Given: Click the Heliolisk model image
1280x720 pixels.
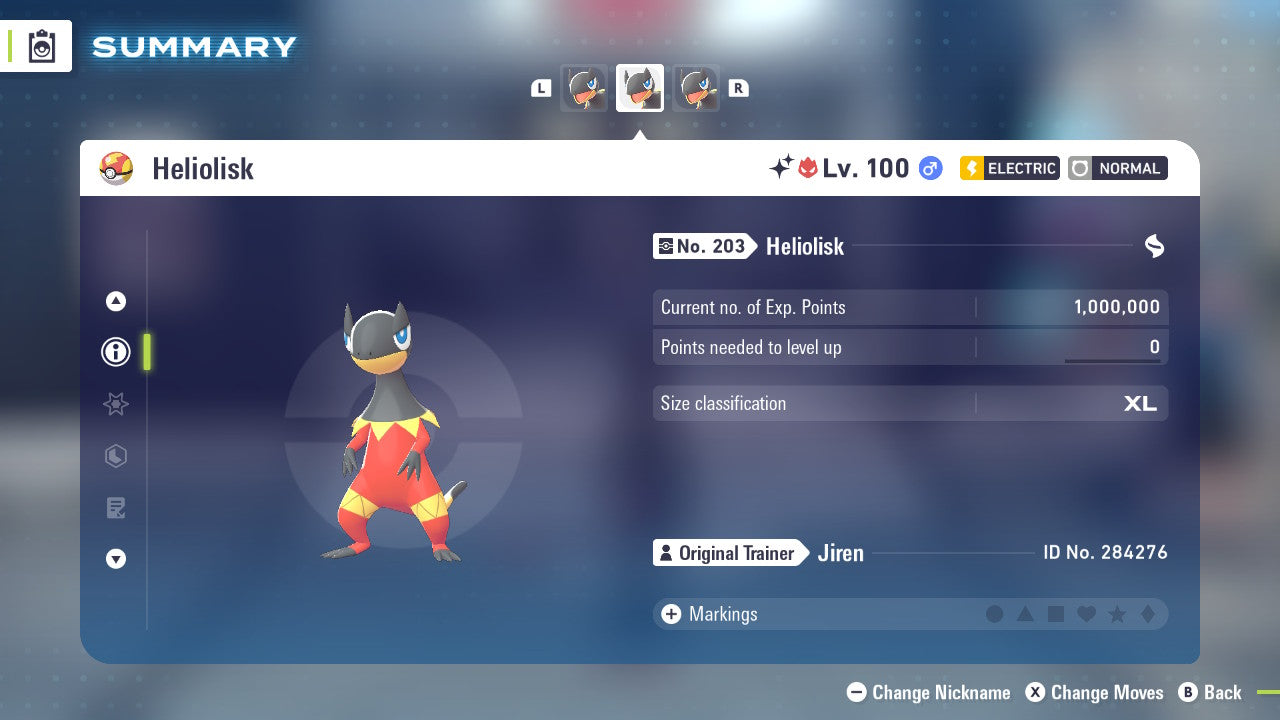Looking at the screenshot, I should tap(390, 430).
